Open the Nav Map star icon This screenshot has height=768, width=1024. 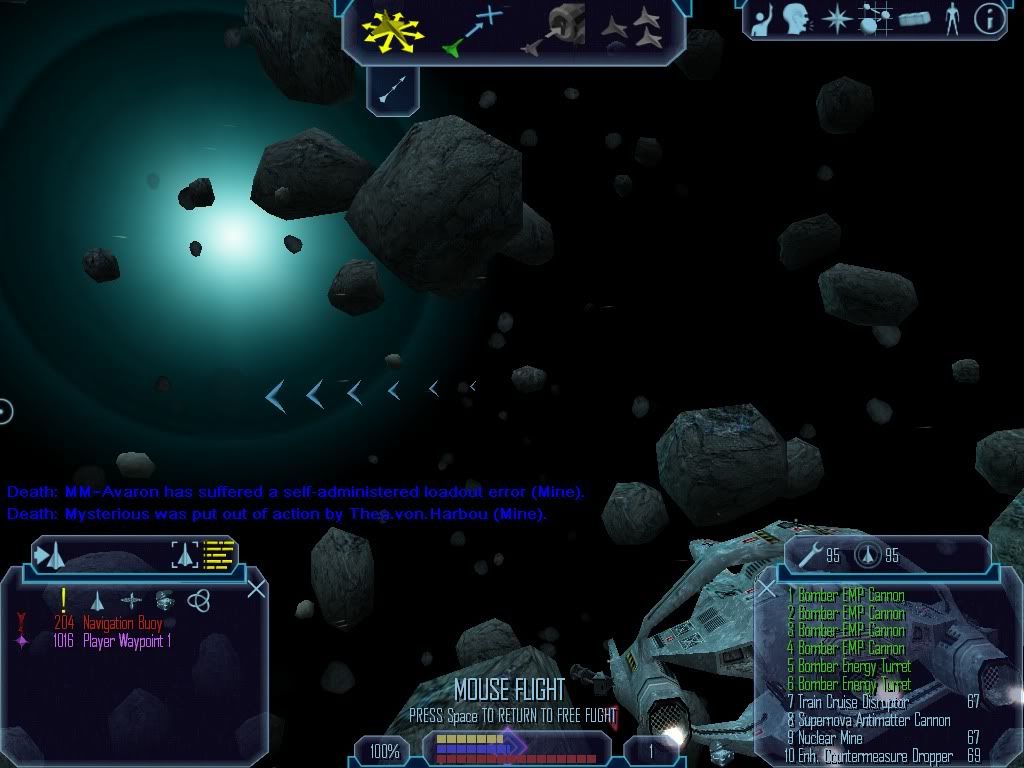point(835,19)
